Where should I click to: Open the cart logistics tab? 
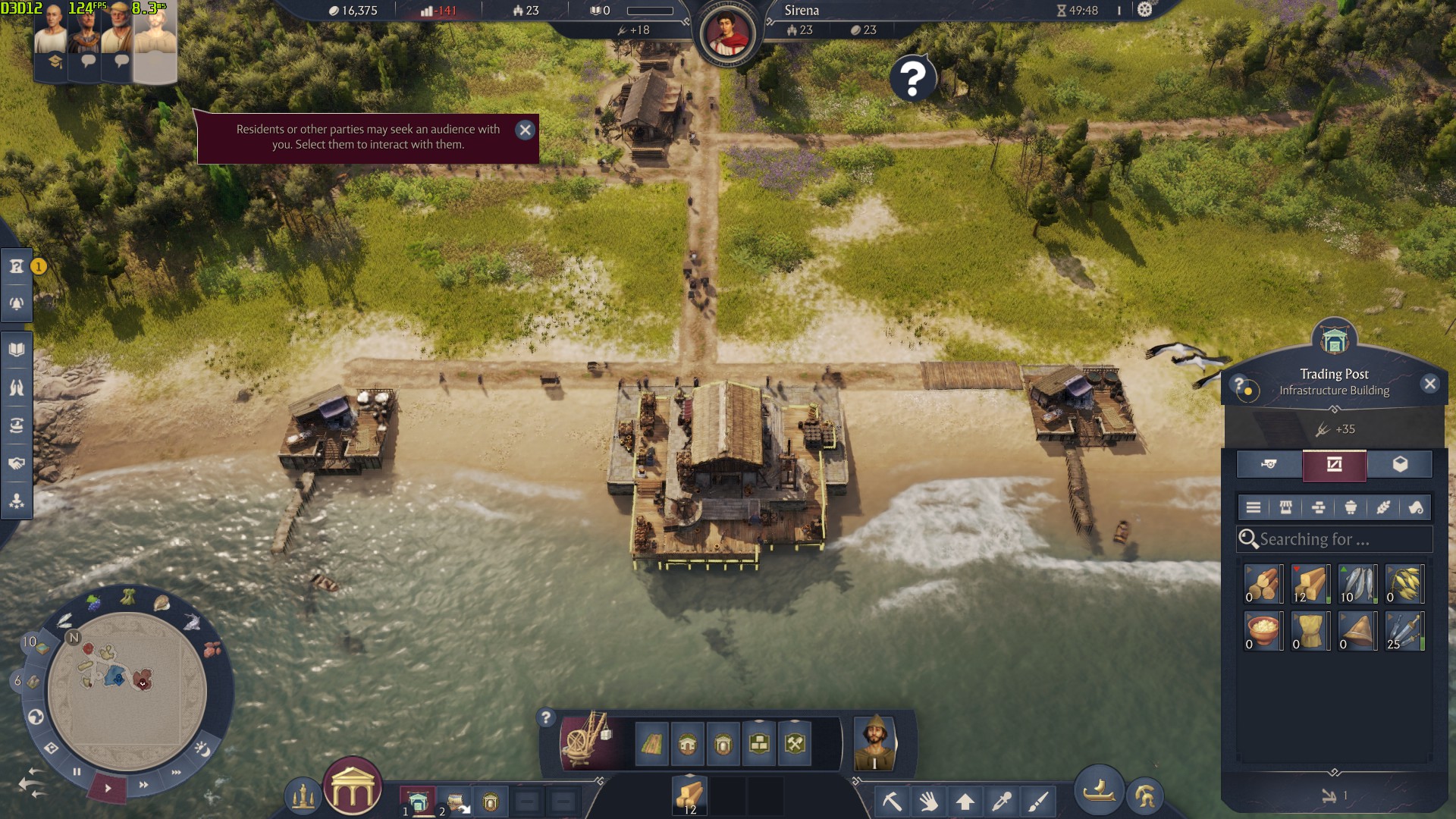pyautogui.click(x=1269, y=464)
